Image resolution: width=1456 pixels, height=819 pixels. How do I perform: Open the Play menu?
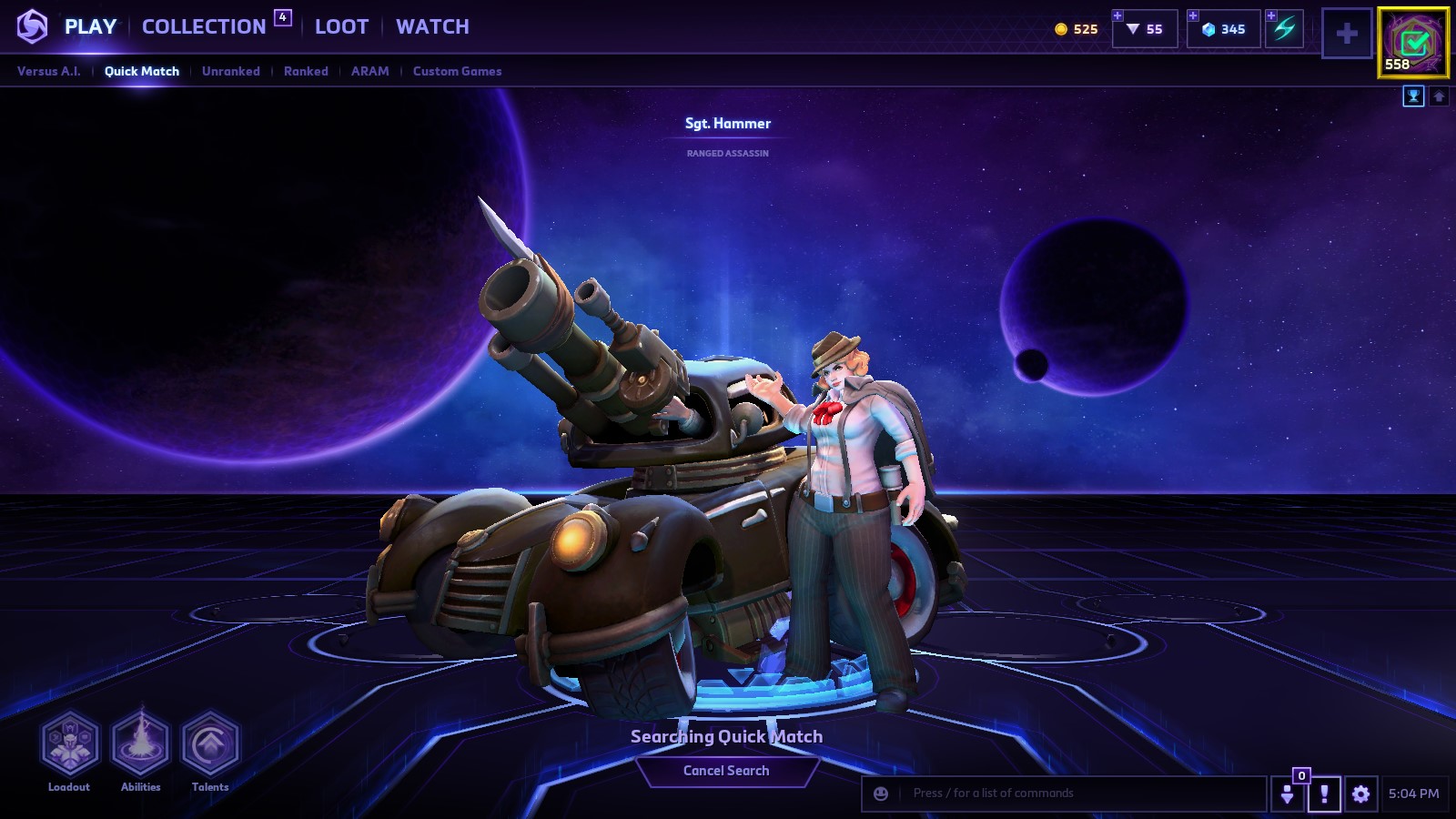pyautogui.click(x=90, y=27)
